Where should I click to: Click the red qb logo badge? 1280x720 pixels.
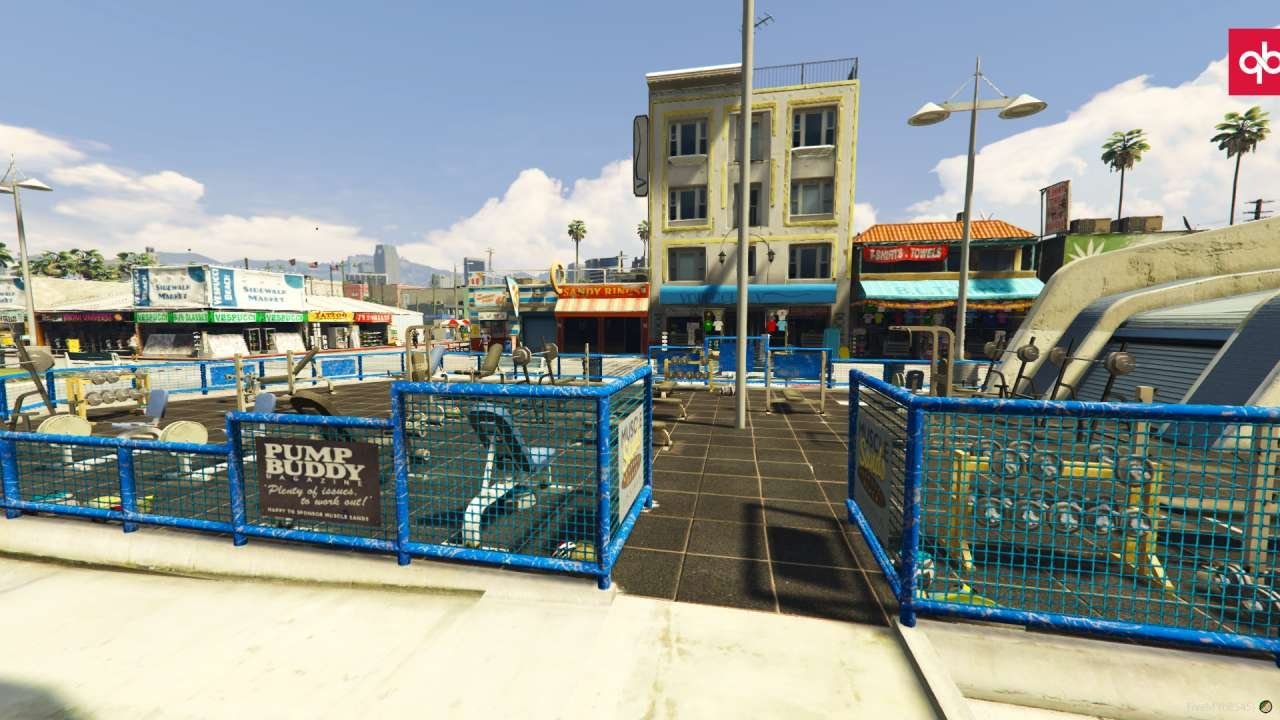click(1254, 62)
